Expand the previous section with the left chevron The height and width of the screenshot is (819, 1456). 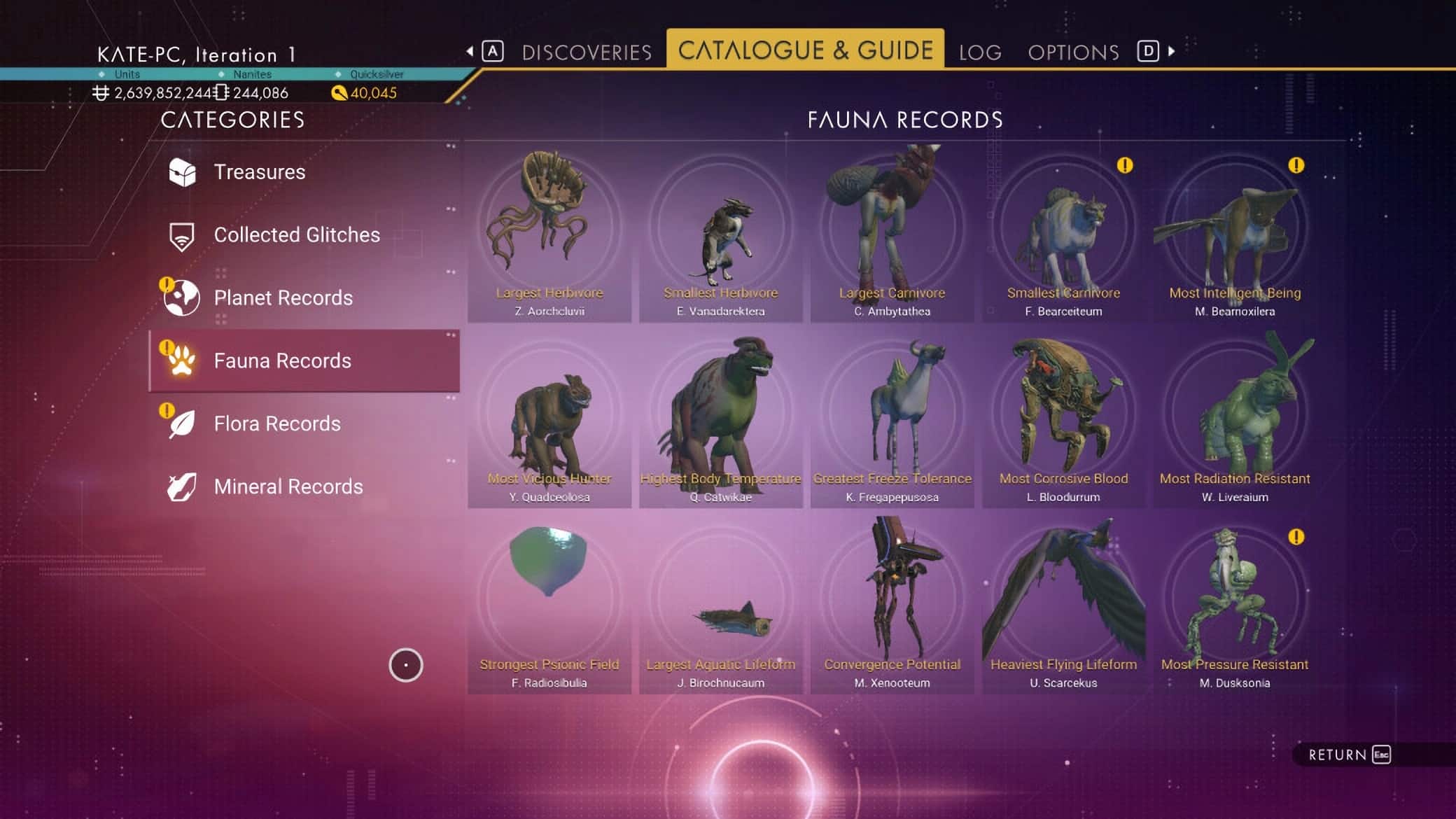(x=470, y=50)
